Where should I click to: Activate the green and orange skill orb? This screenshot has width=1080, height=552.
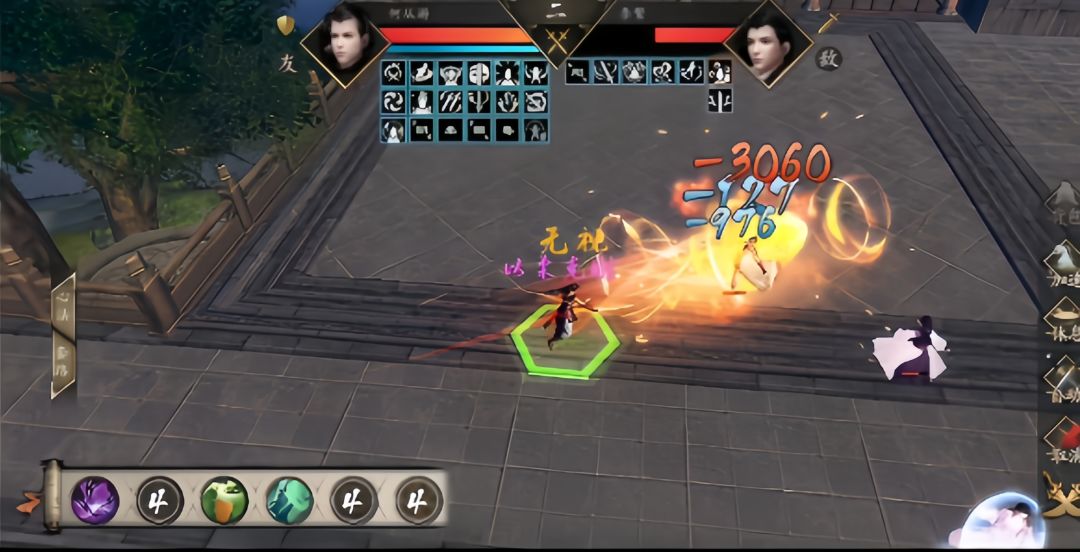point(224,500)
